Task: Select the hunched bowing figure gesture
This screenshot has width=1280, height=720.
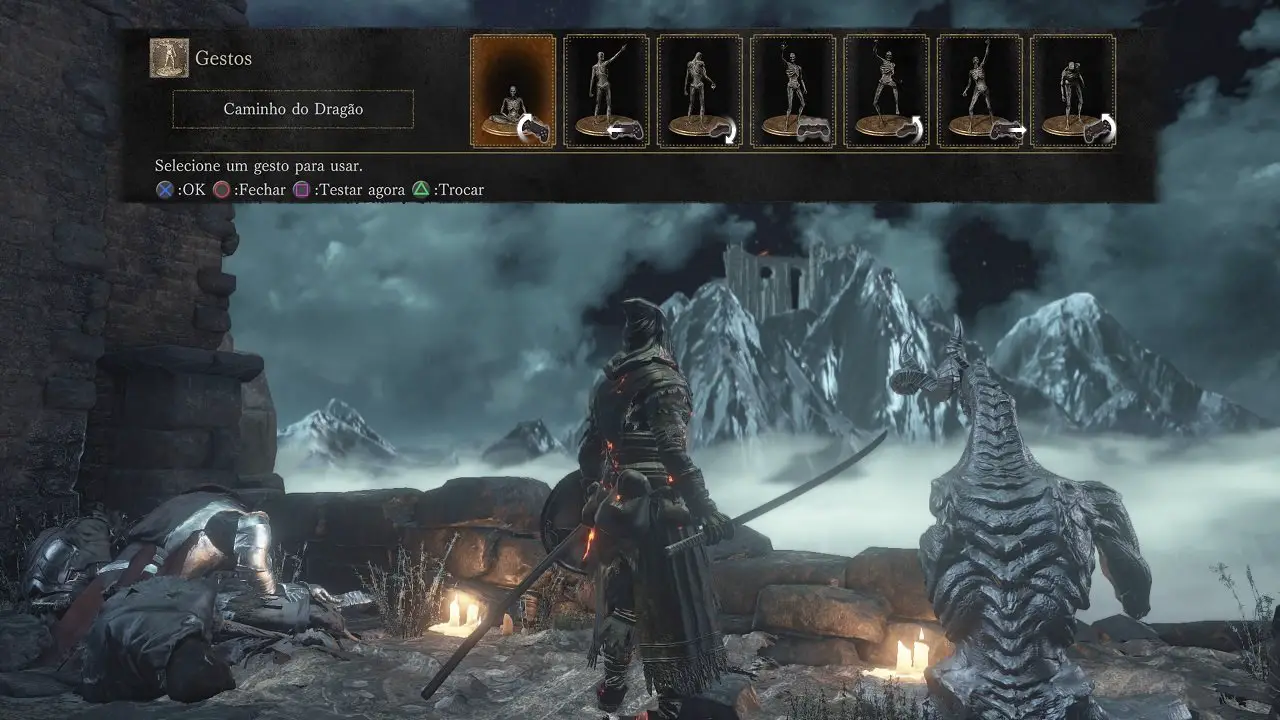Action: click(x=1073, y=91)
